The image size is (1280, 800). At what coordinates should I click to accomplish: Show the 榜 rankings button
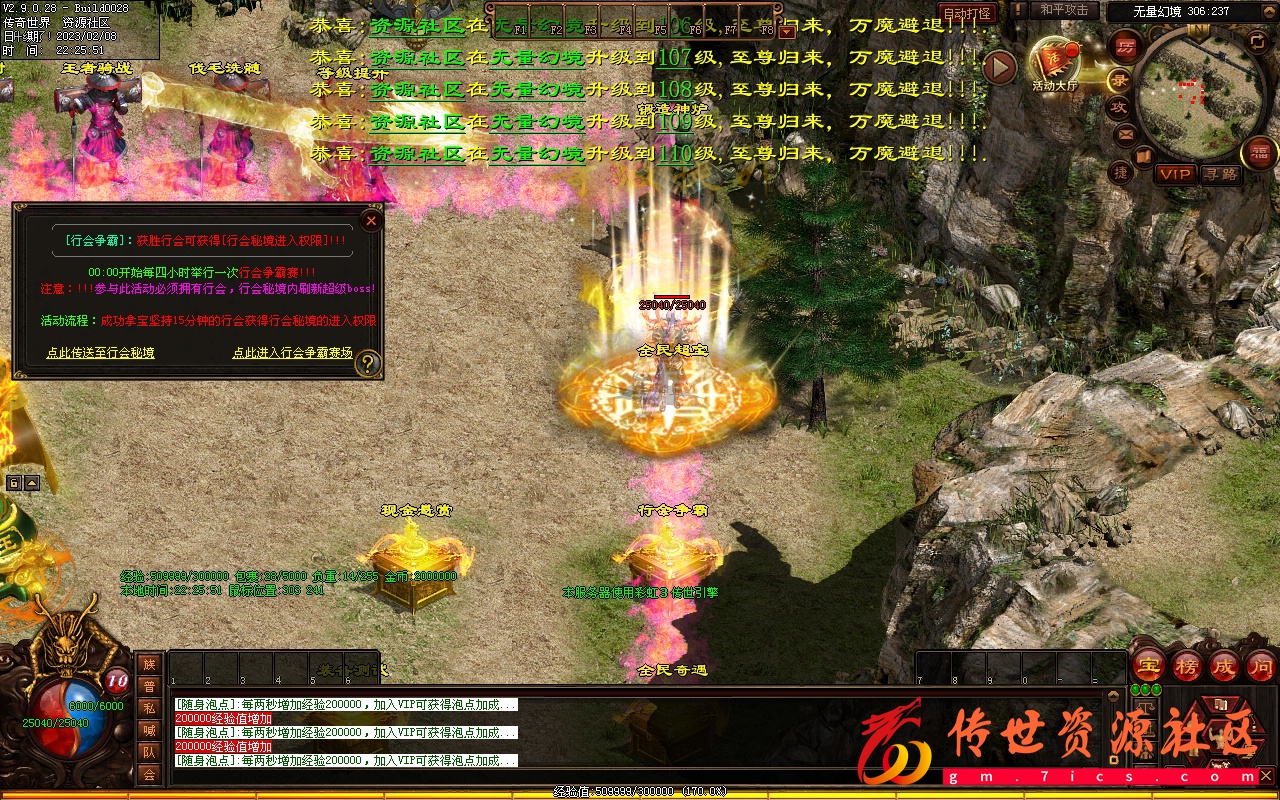pyautogui.click(x=1187, y=666)
